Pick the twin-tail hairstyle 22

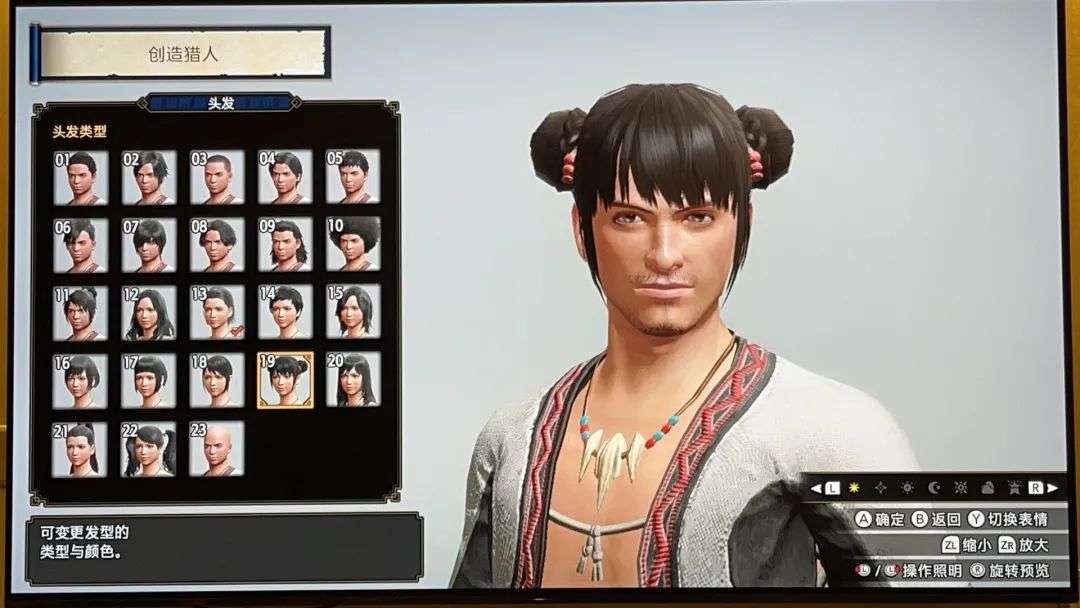click(x=149, y=449)
